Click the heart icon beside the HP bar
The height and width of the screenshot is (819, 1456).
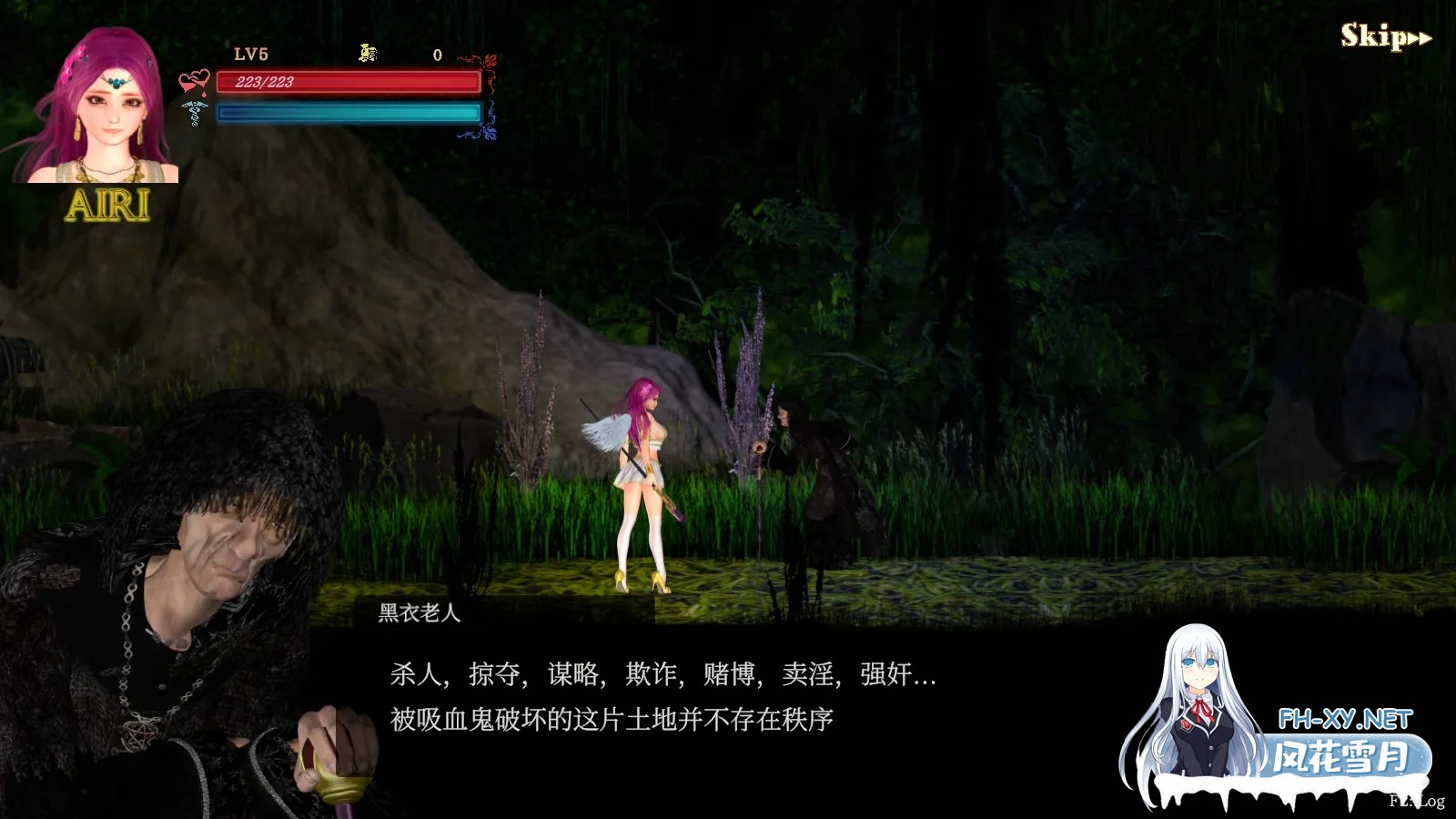tap(193, 78)
